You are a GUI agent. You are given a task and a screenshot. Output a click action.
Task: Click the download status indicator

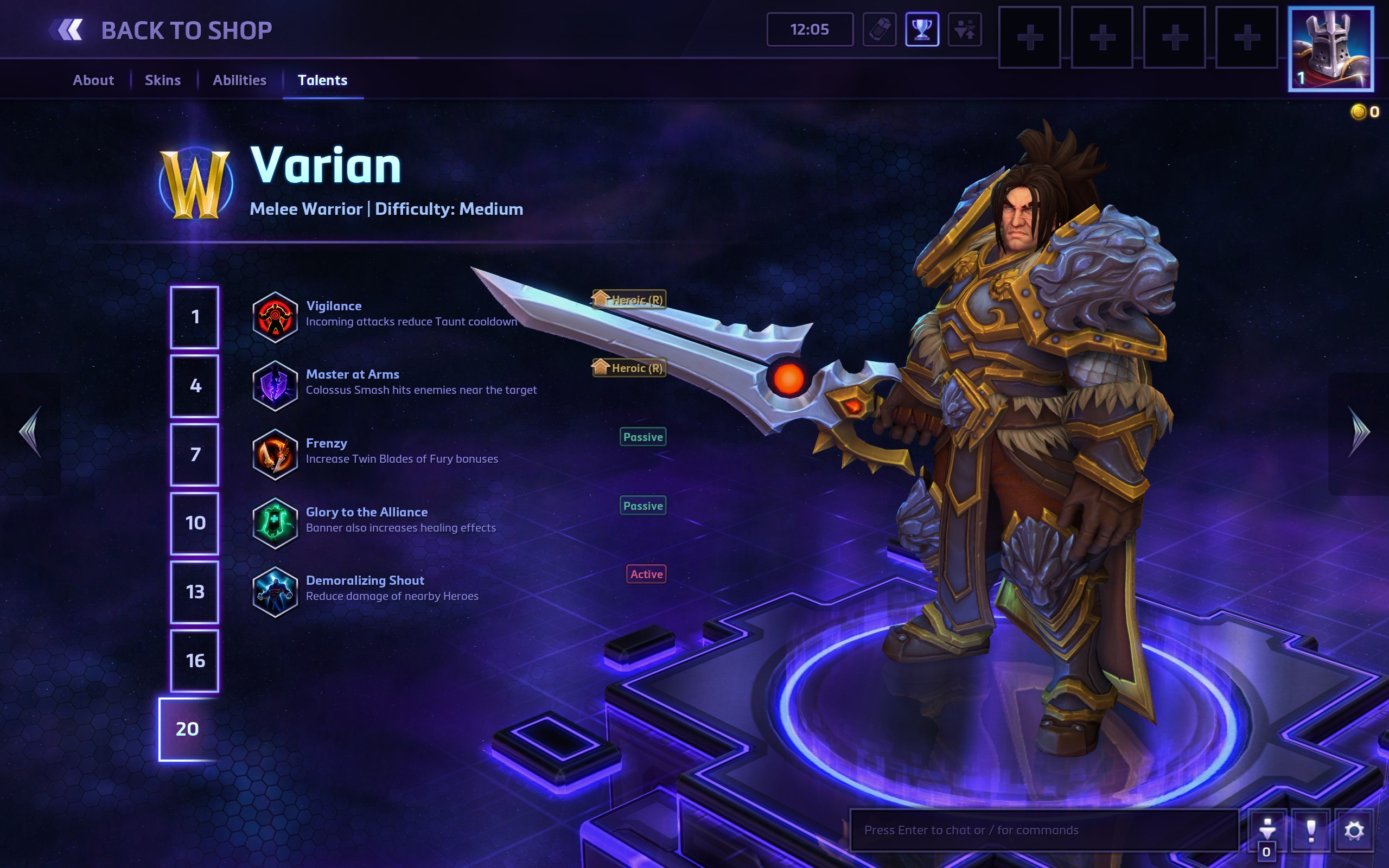(x=1269, y=830)
